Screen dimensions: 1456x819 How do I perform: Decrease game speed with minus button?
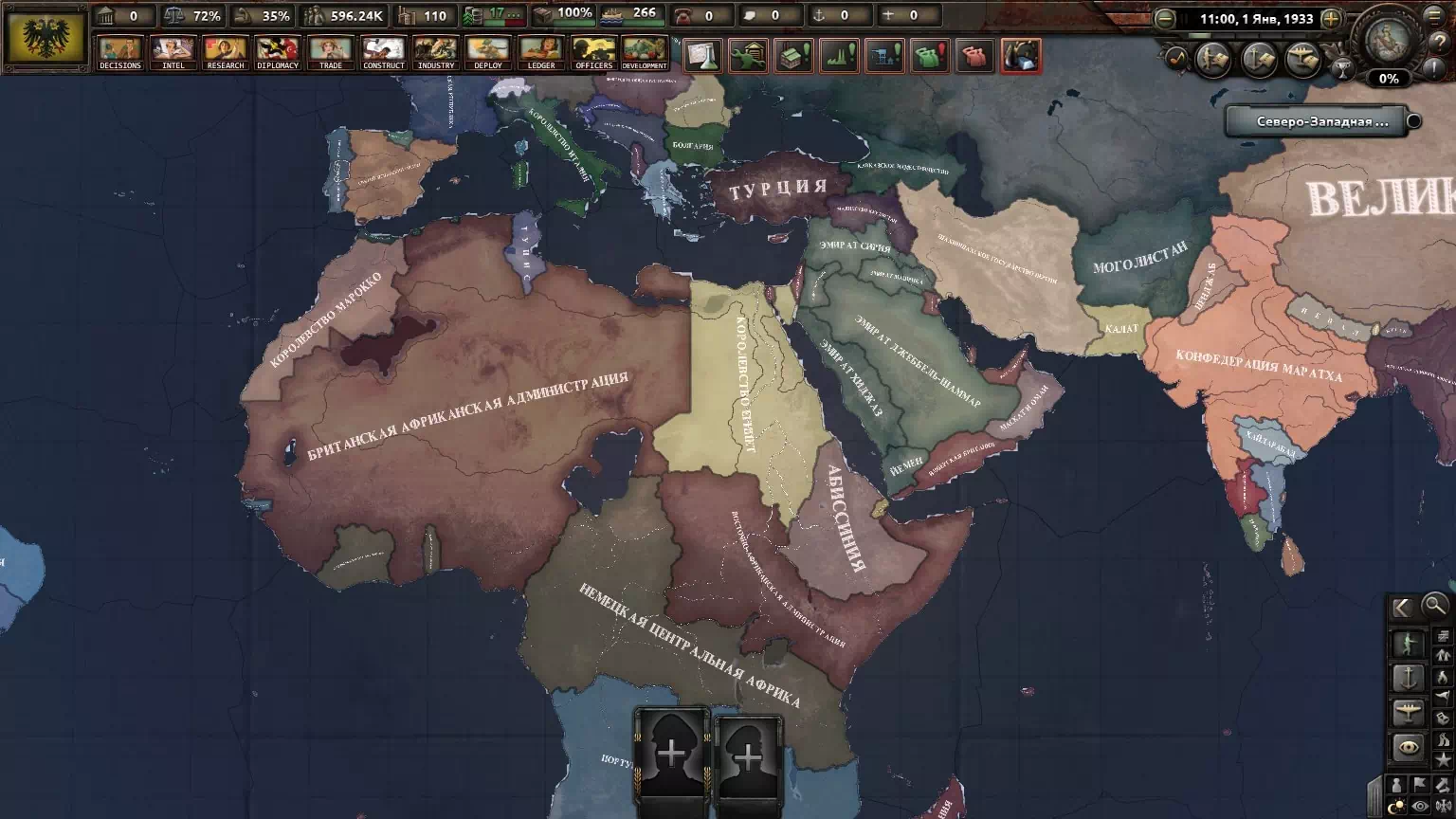click(1165, 19)
